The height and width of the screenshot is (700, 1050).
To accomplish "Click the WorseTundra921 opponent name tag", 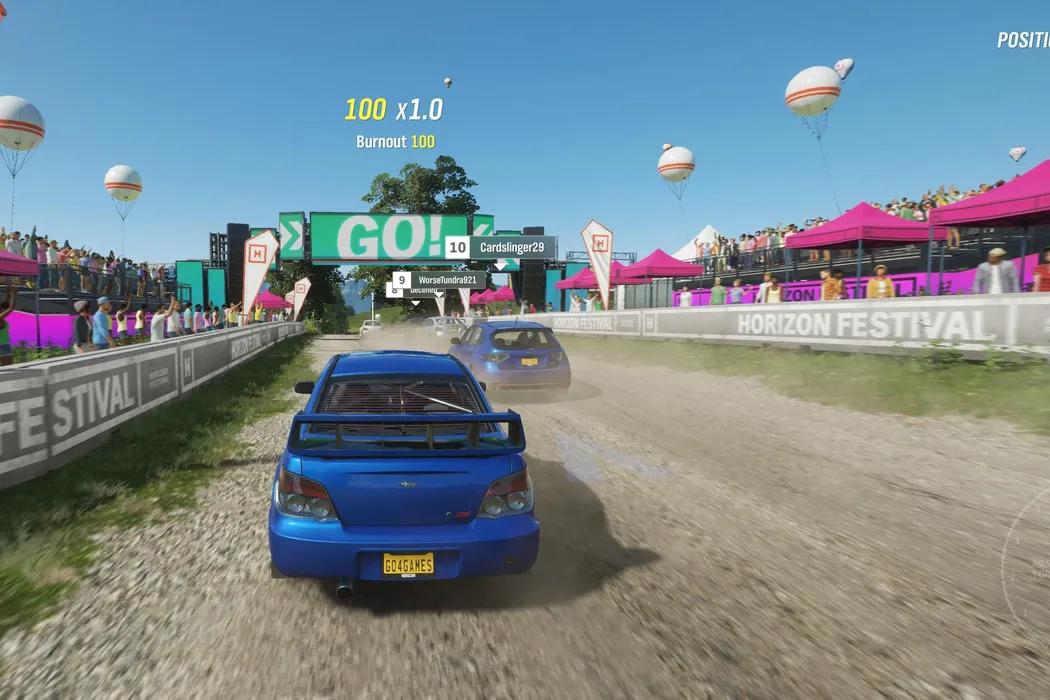I will click(447, 280).
